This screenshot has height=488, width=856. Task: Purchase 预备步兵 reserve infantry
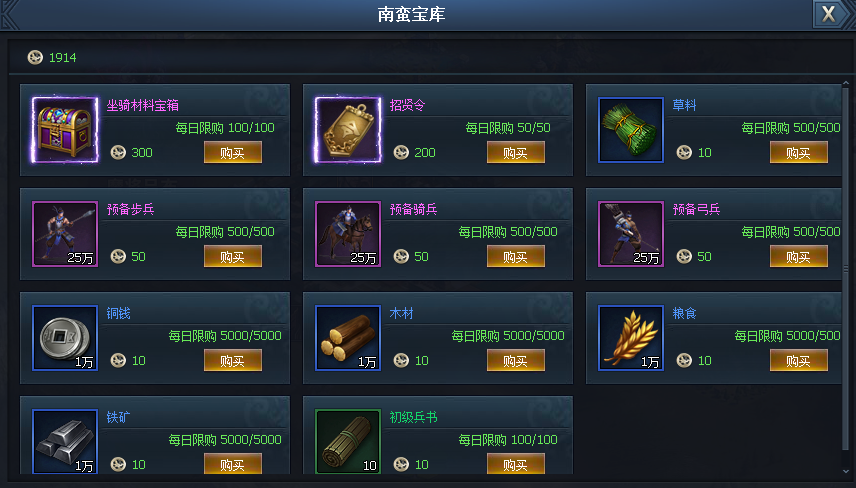click(x=233, y=256)
